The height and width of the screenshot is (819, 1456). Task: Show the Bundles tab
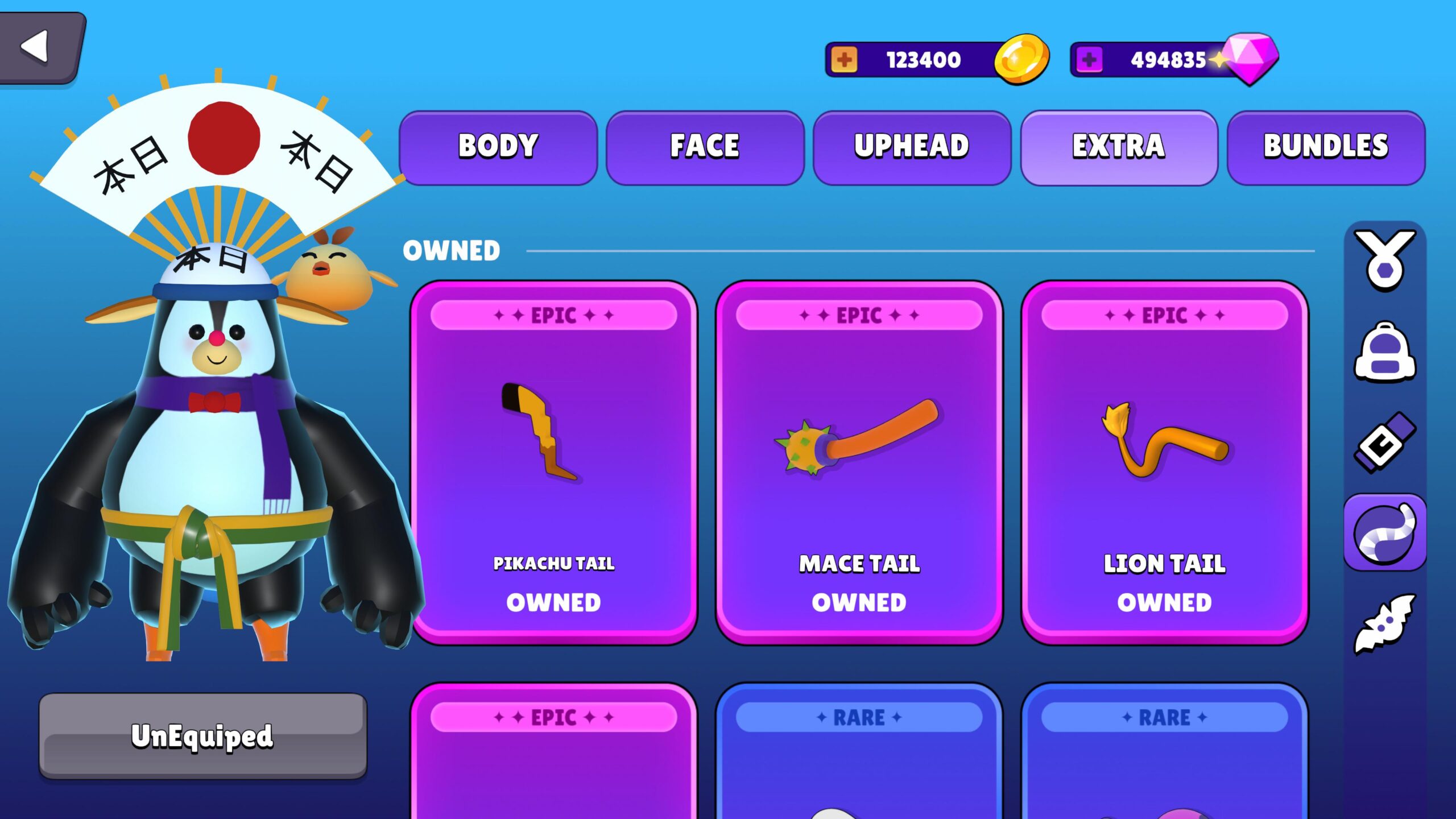[x=1326, y=147]
